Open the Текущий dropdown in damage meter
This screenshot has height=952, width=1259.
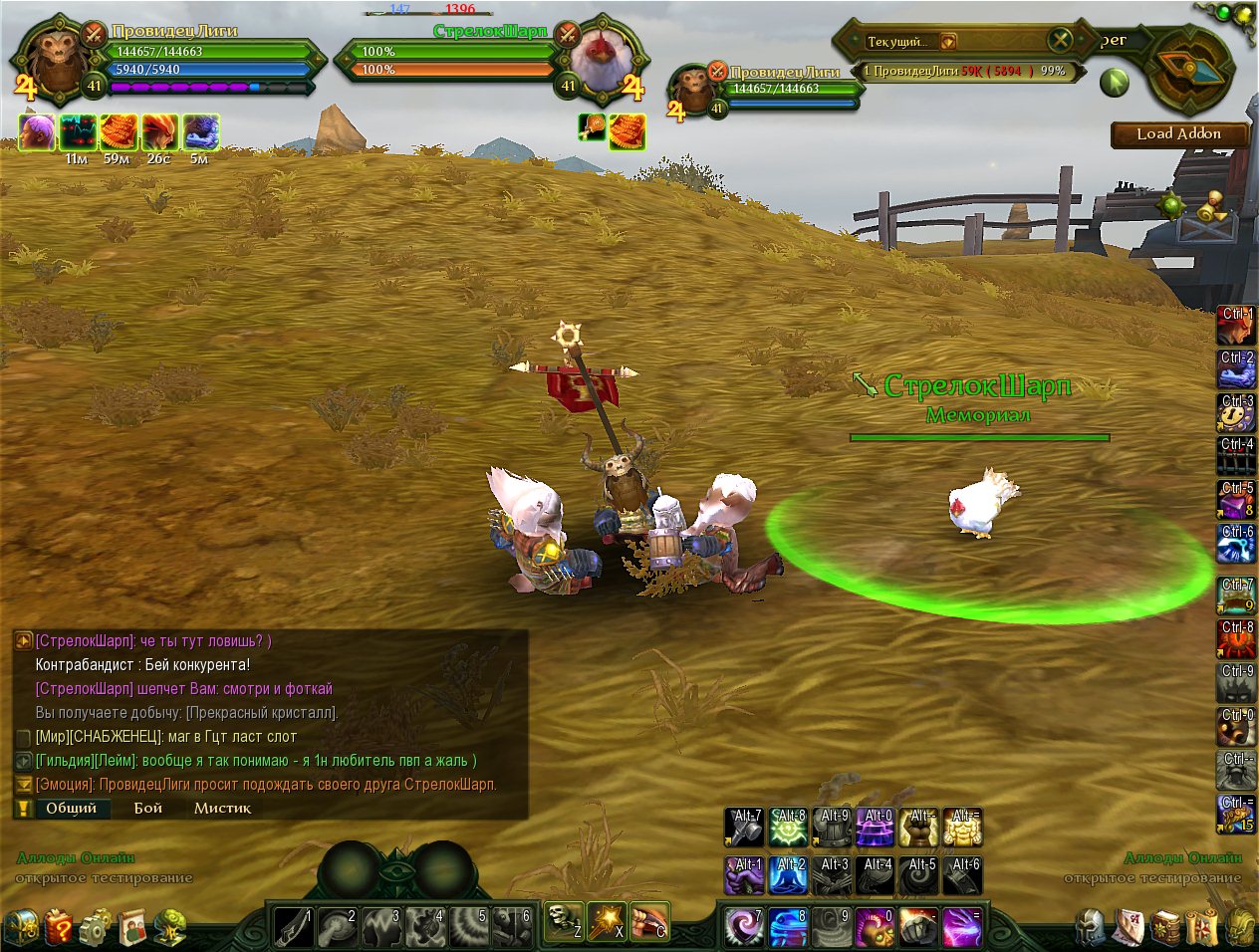948,42
